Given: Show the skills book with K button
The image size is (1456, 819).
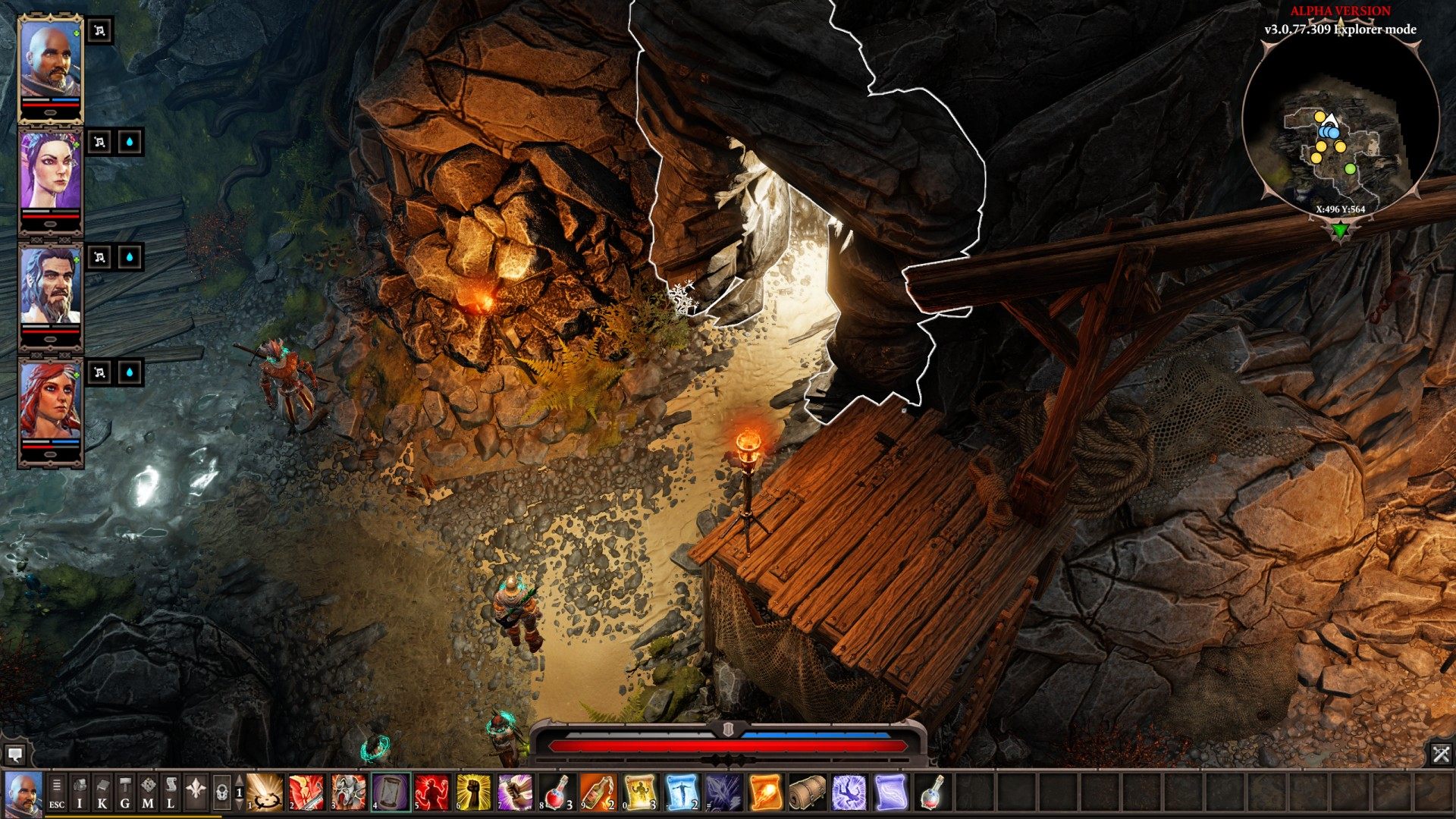Looking at the screenshot, I should [102, 792].
